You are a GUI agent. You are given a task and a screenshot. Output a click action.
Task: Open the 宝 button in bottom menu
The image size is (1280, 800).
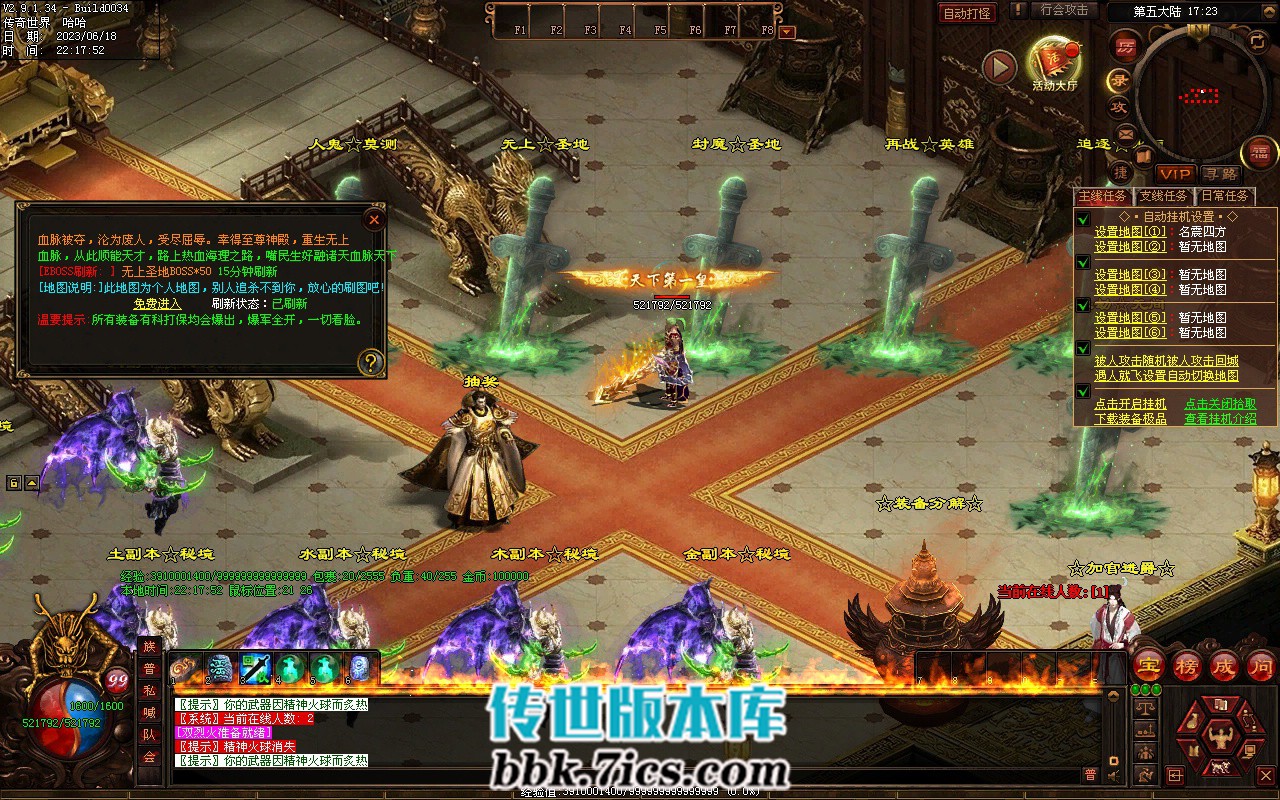click(x=1147, y=665)
